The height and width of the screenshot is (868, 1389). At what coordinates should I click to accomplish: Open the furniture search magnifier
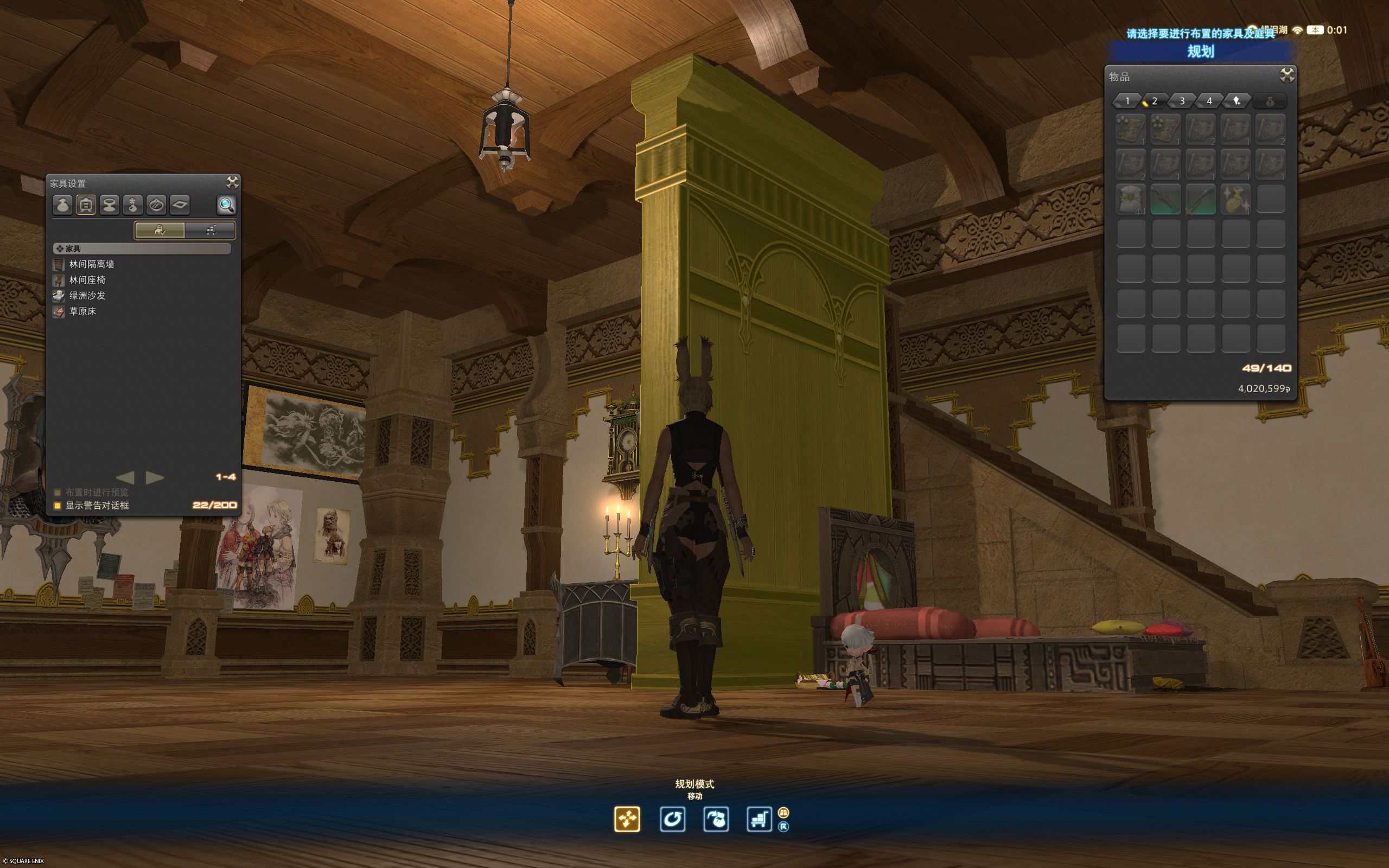tap(226, 205)
